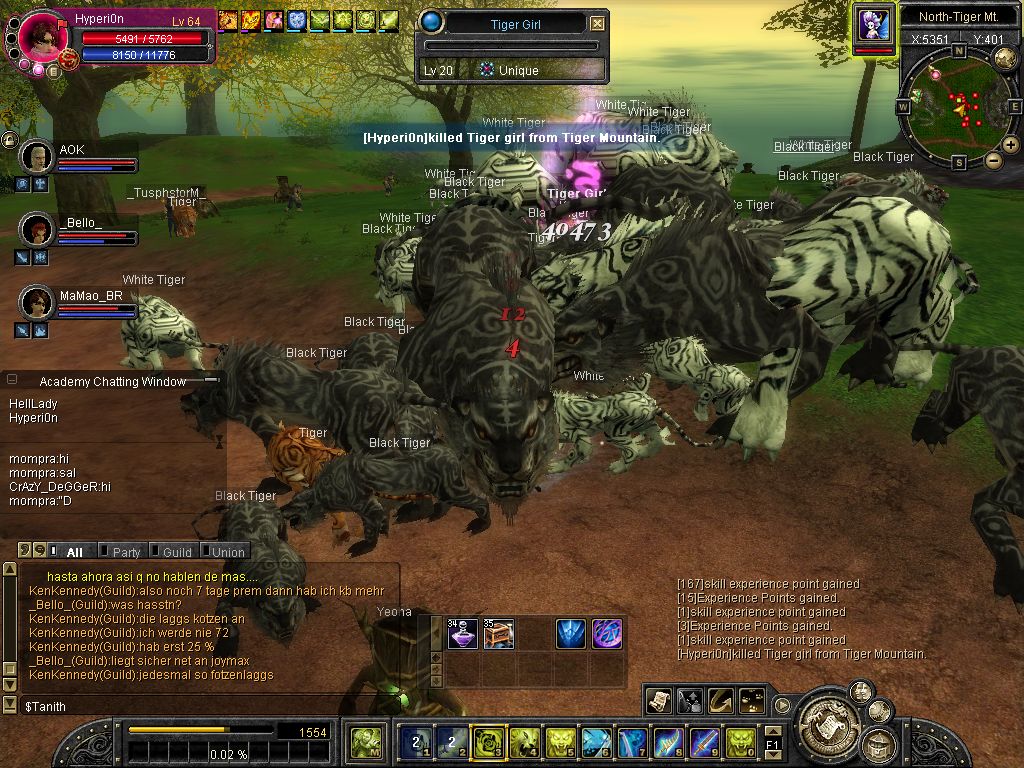Screen dimensions: 1024x768
Task: Select the fairy pet portrait
Action: click(x=874, y=24)
